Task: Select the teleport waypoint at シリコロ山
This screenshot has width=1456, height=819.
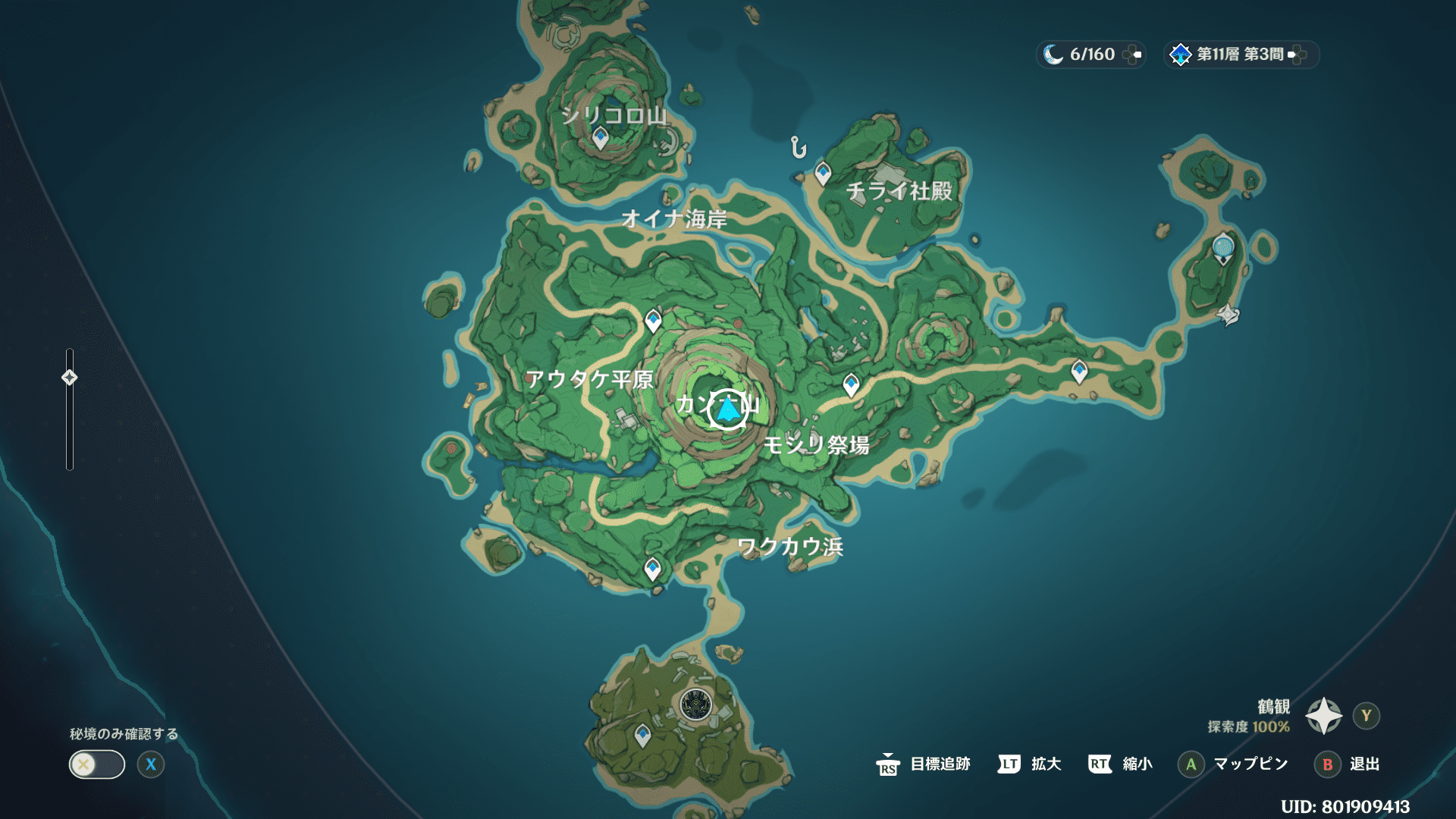Action: [x=601, y=138]
